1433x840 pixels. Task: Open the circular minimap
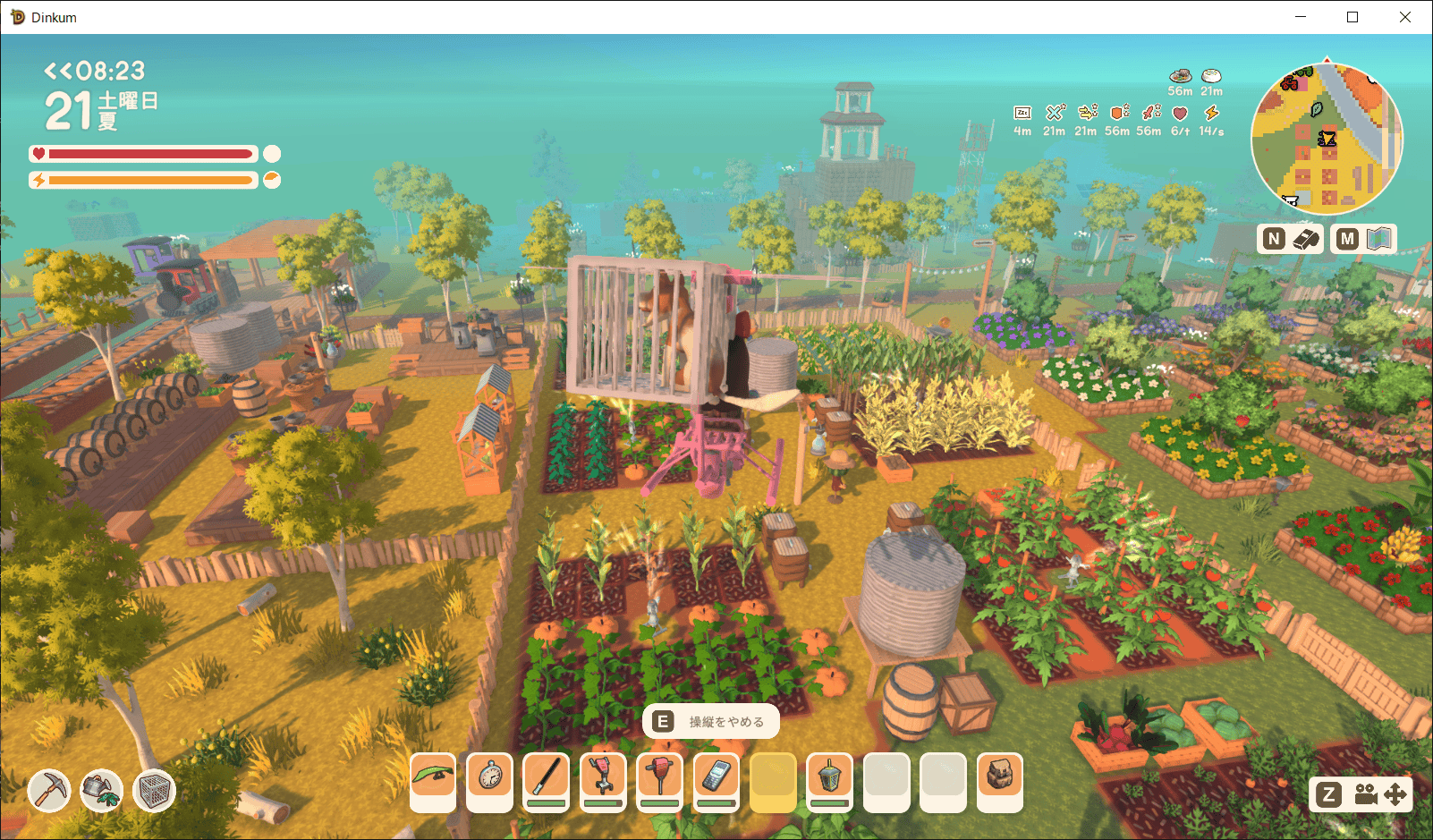(1327, 139)
